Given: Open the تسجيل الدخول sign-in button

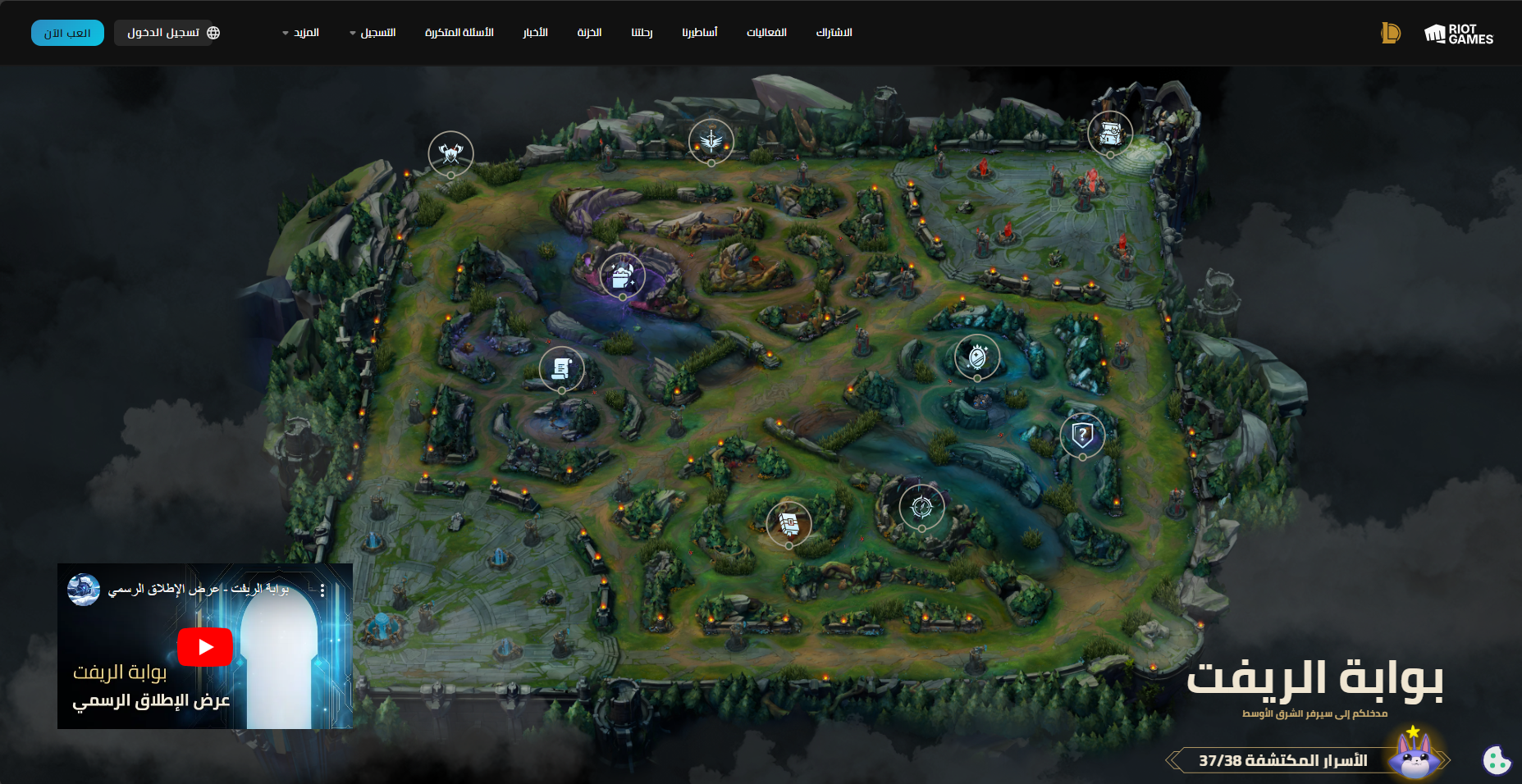Looking at the screenshot, I should 167,33.
